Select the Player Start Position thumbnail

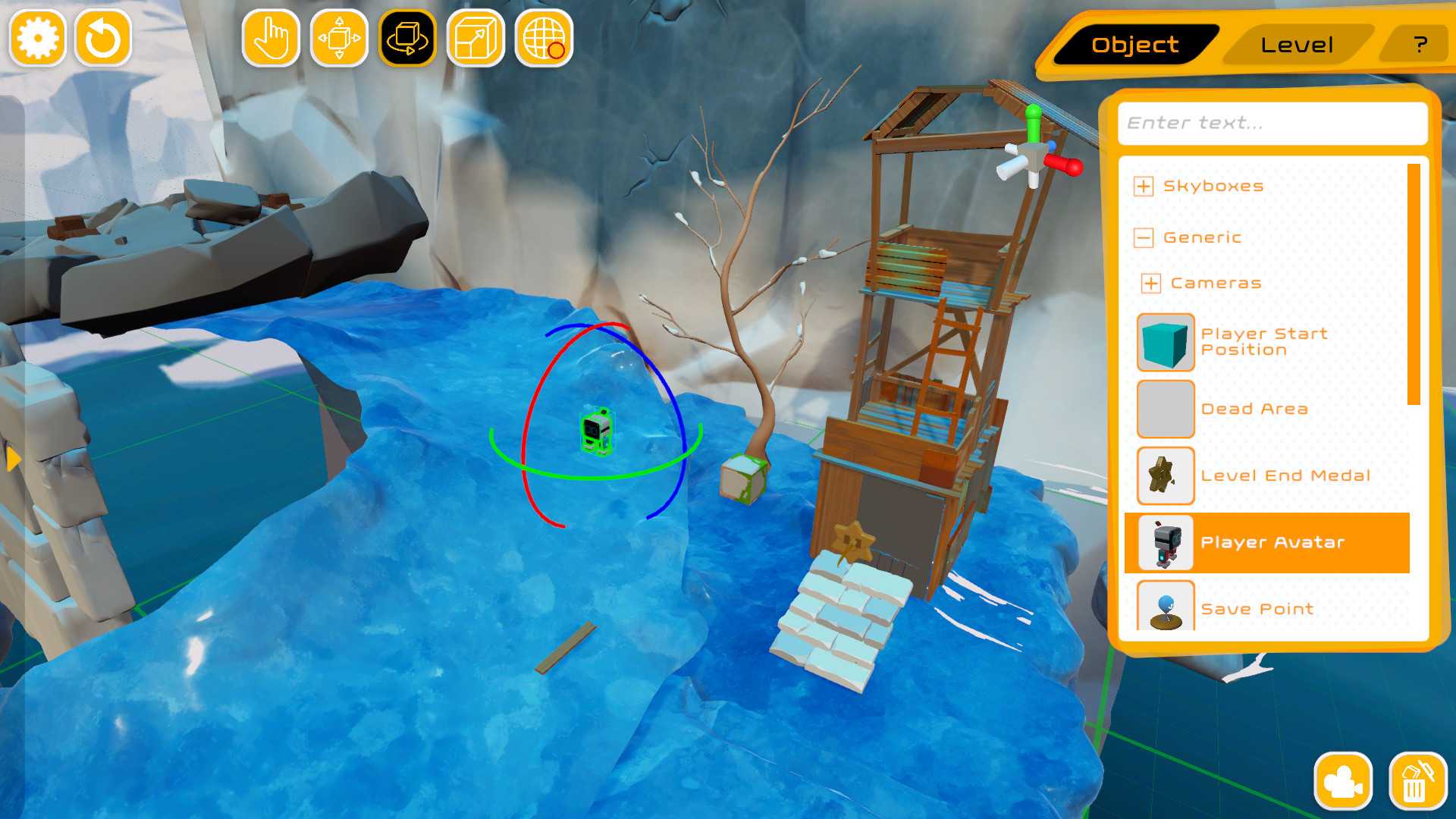[1166, 343]
